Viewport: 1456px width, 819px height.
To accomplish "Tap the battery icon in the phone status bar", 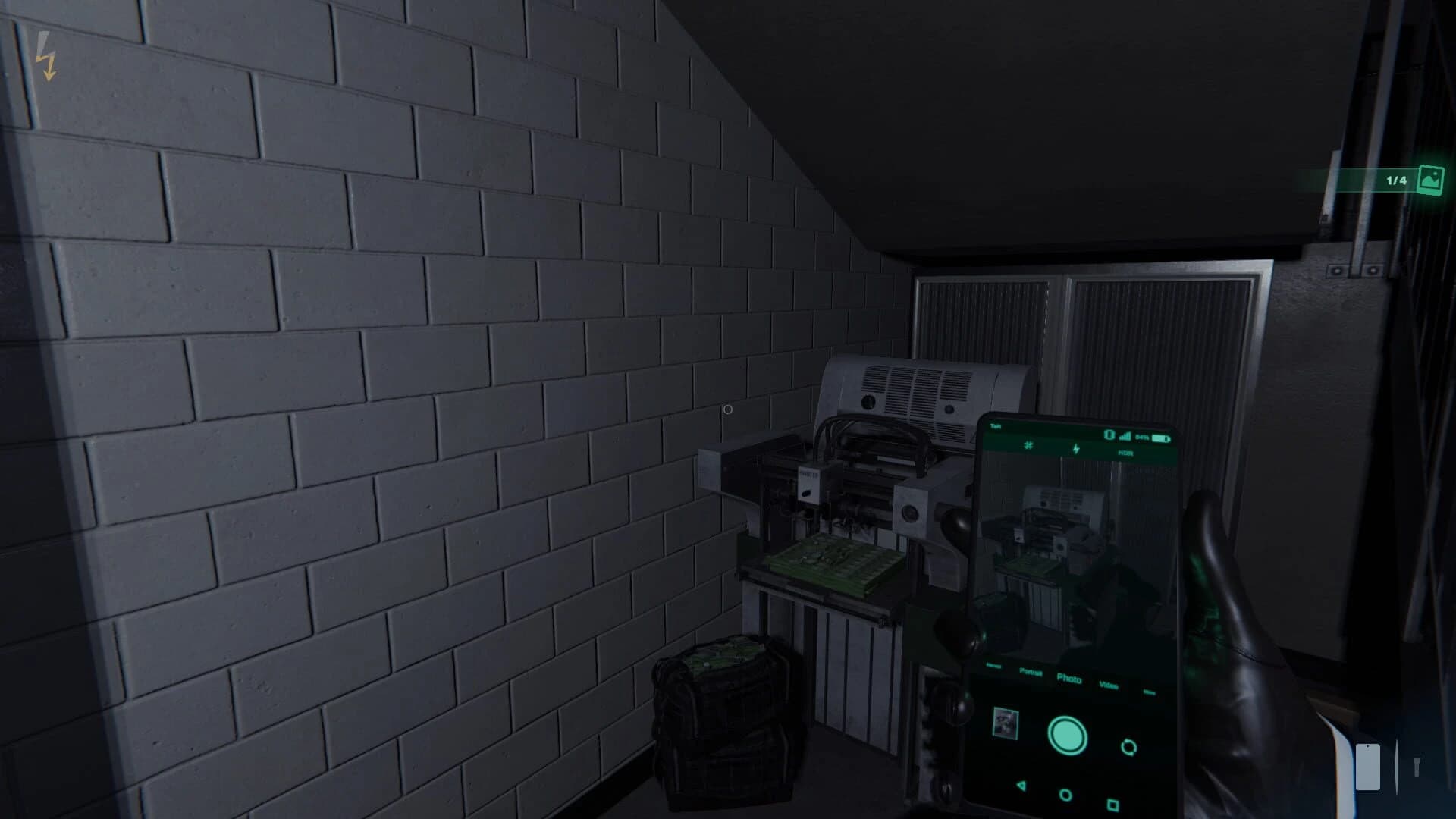I will [1161, 438].
